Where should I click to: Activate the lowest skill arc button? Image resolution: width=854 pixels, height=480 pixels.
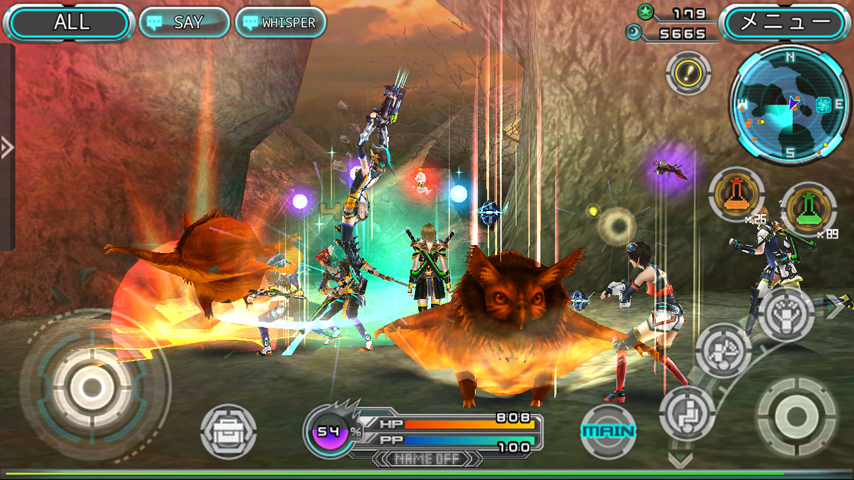click(x=688, y=412)
